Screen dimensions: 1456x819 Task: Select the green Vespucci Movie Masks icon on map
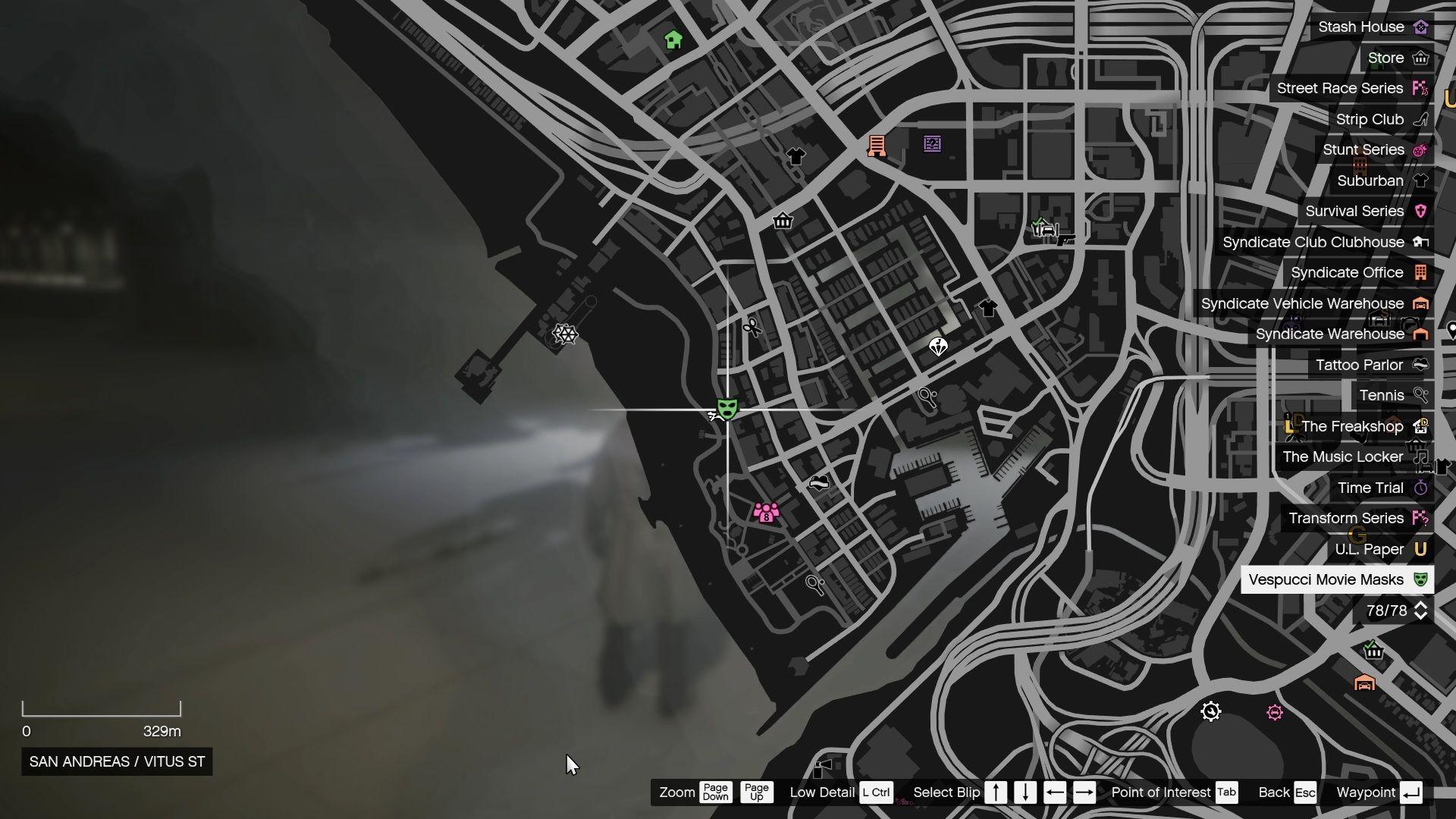(x=727, y=409)
